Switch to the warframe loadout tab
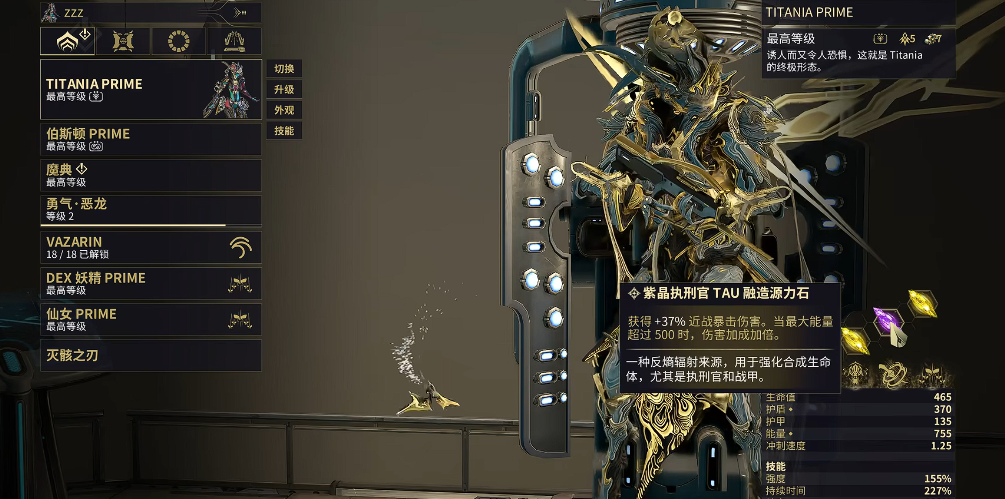Viewport: 1005px width, 499px height. click(x=67, y=41)
